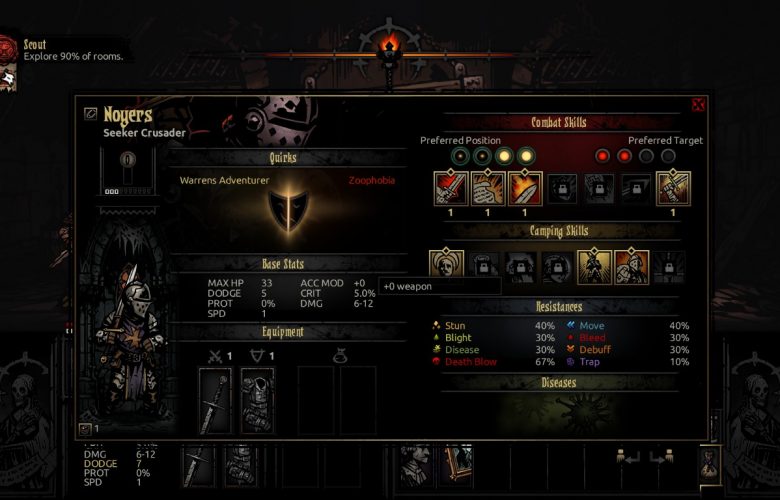This screenshot has height=500, width=780.
Task: Select the haloed face camping skill
Action: (447, 266)
